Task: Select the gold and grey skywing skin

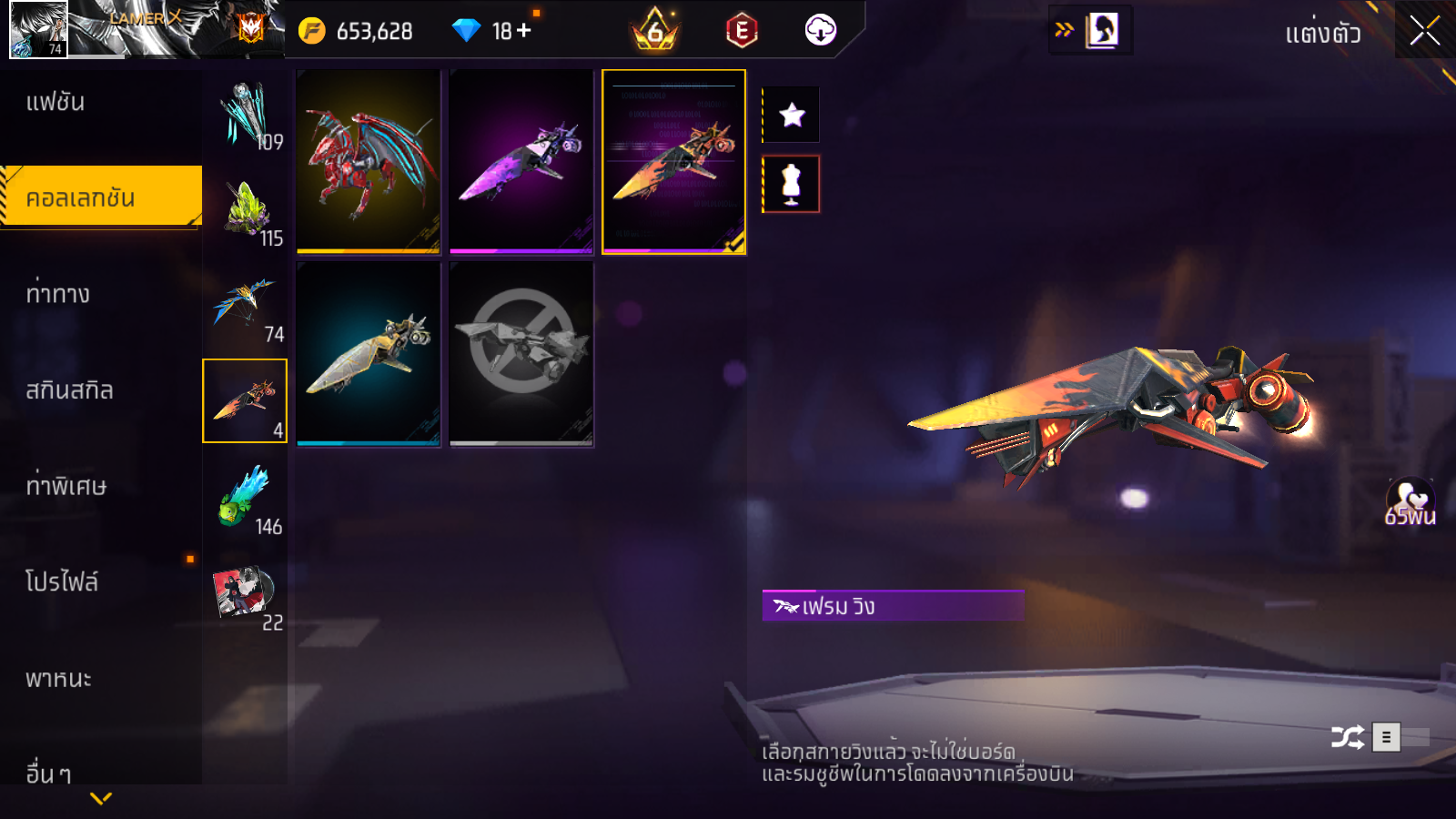Action: (369, 354)
